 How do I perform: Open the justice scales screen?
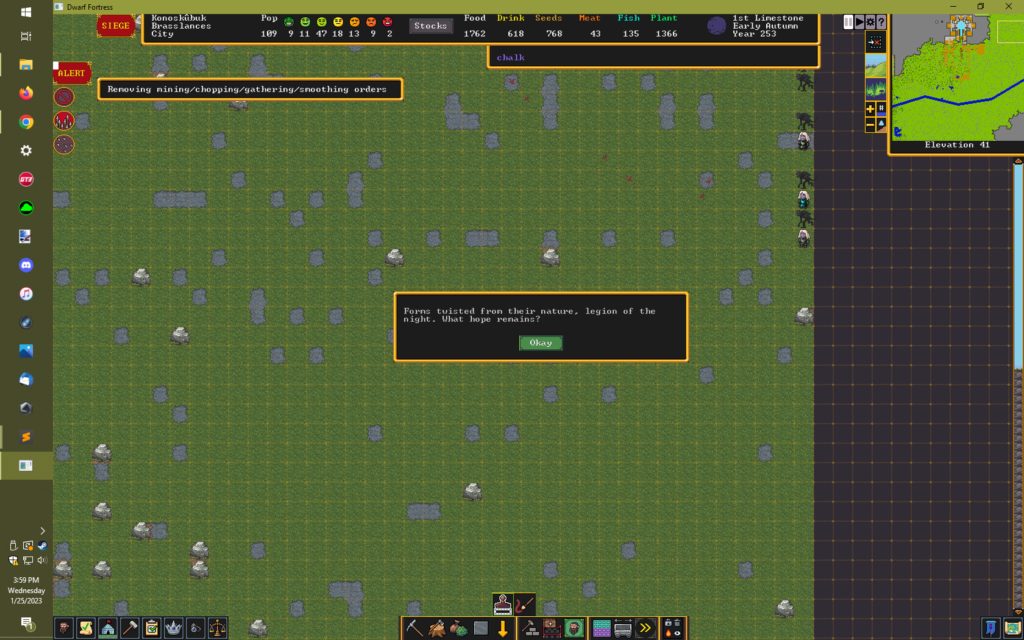217,628
